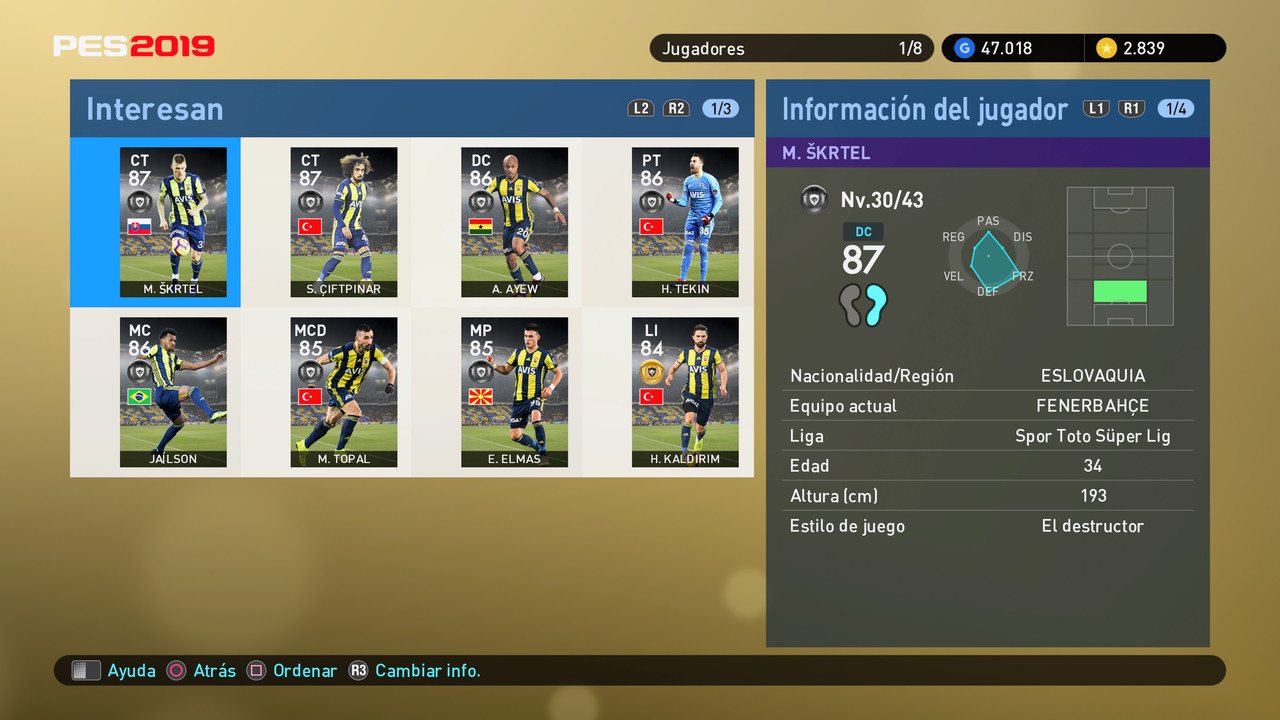Select Škrtel's player level badge icon
1280x720 pixels.
coord(815,198)
